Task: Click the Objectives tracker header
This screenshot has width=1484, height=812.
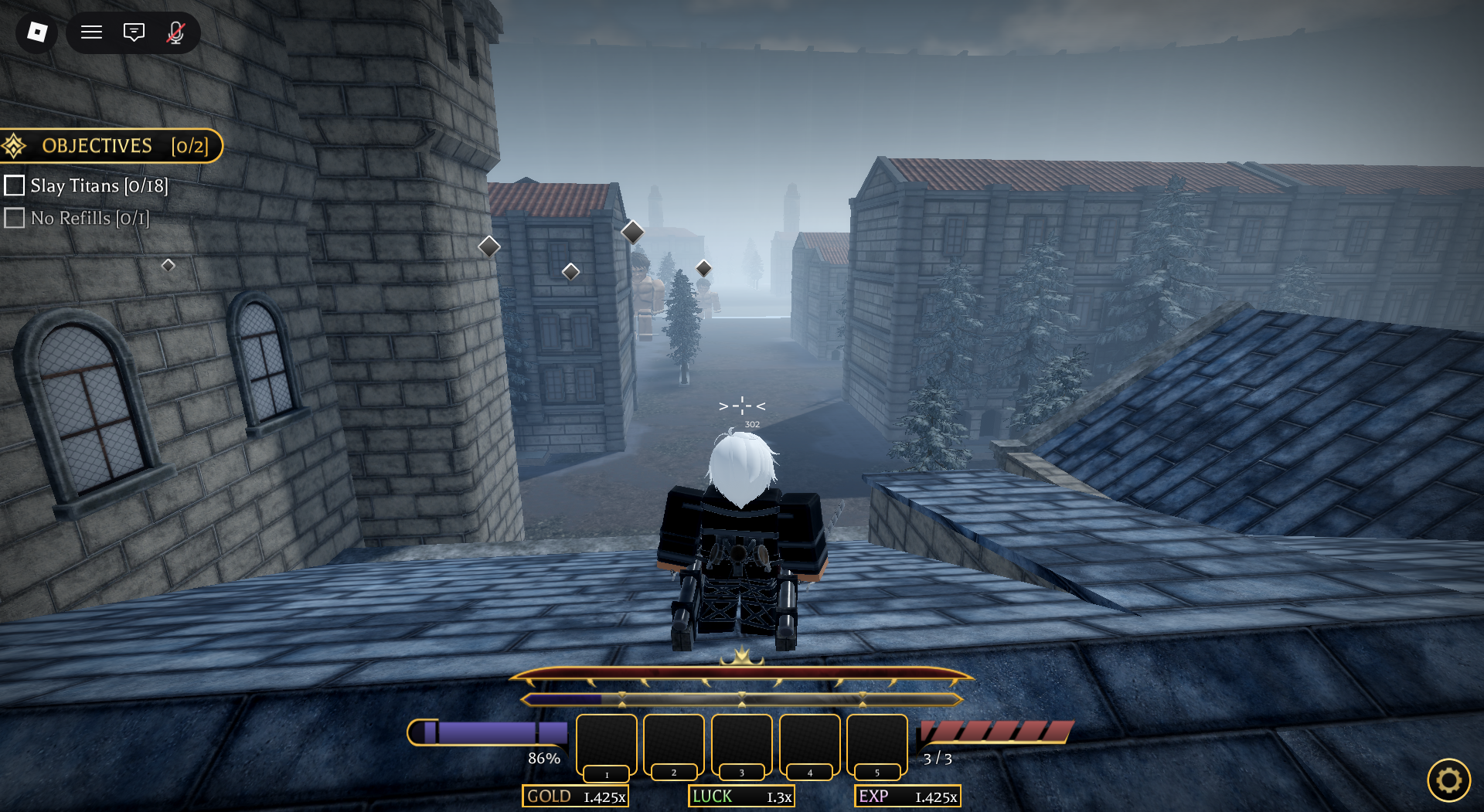Action: click(112, 146)
